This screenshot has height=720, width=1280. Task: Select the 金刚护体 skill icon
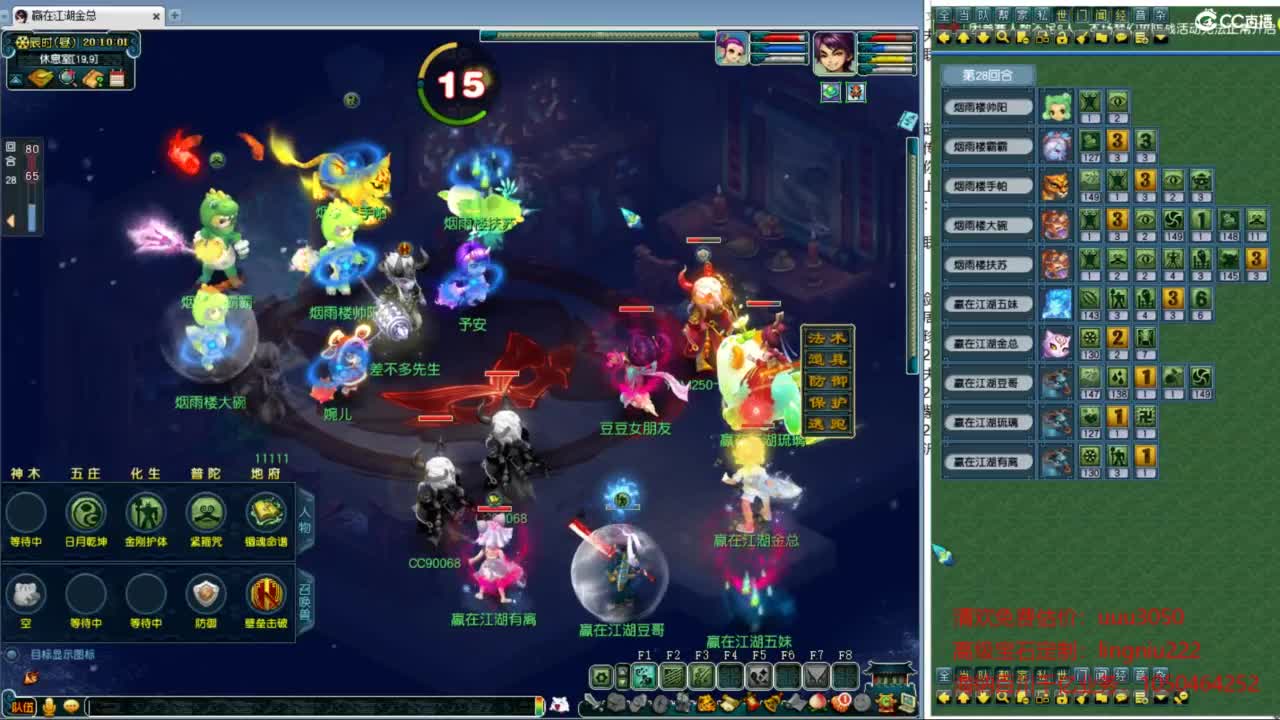[x=146, y=513]
